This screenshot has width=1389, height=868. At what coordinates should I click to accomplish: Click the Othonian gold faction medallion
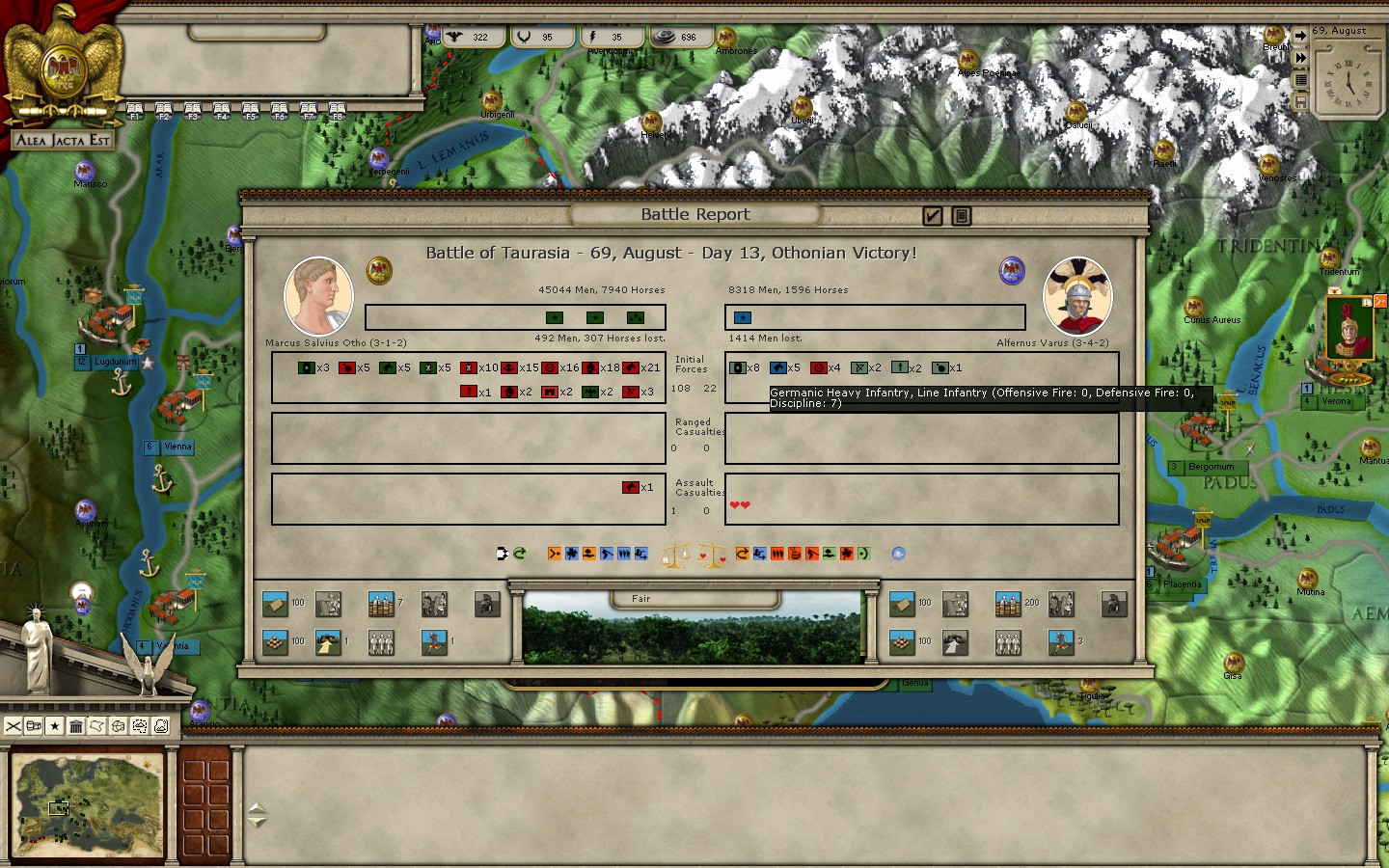pyautogui.click(x=379, y=270)
